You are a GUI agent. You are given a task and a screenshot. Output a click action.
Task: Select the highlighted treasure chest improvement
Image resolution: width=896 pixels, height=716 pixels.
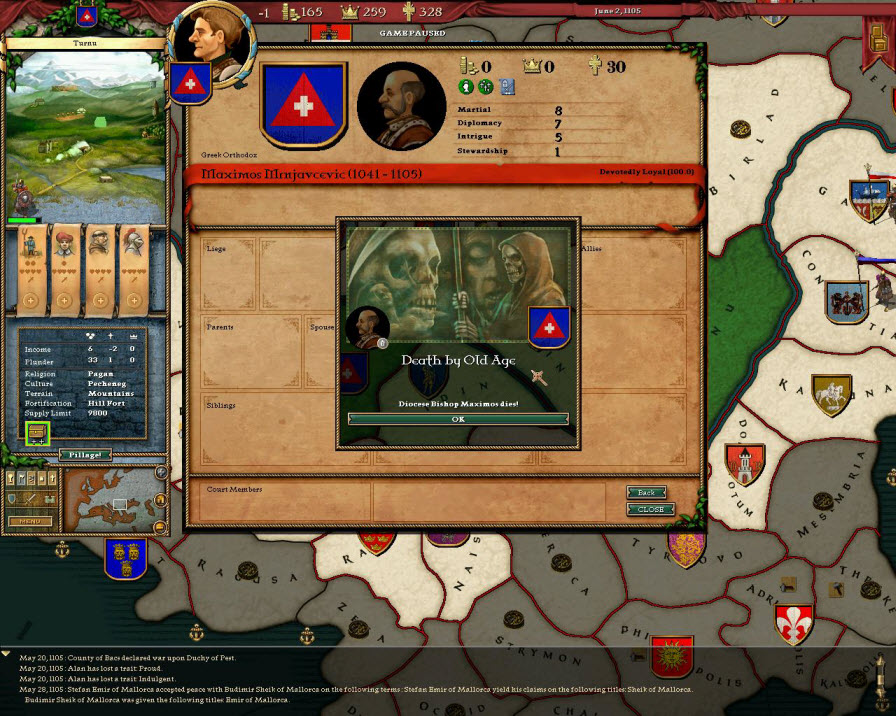38,434
